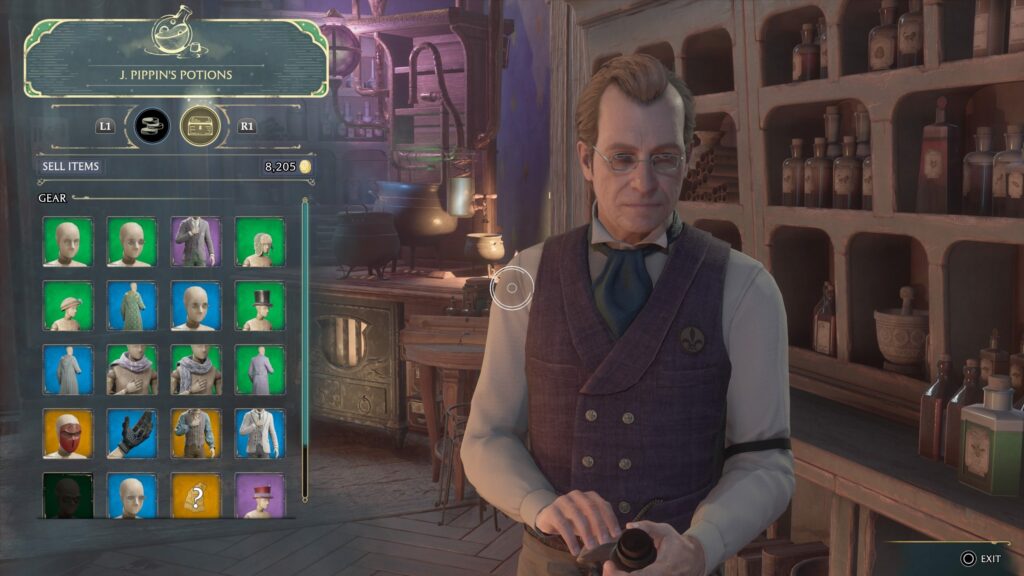The width and height of the screenshot is (1024, 576).
Task: Choose the earflap hat on green background
Action: (x=260, y=242)
